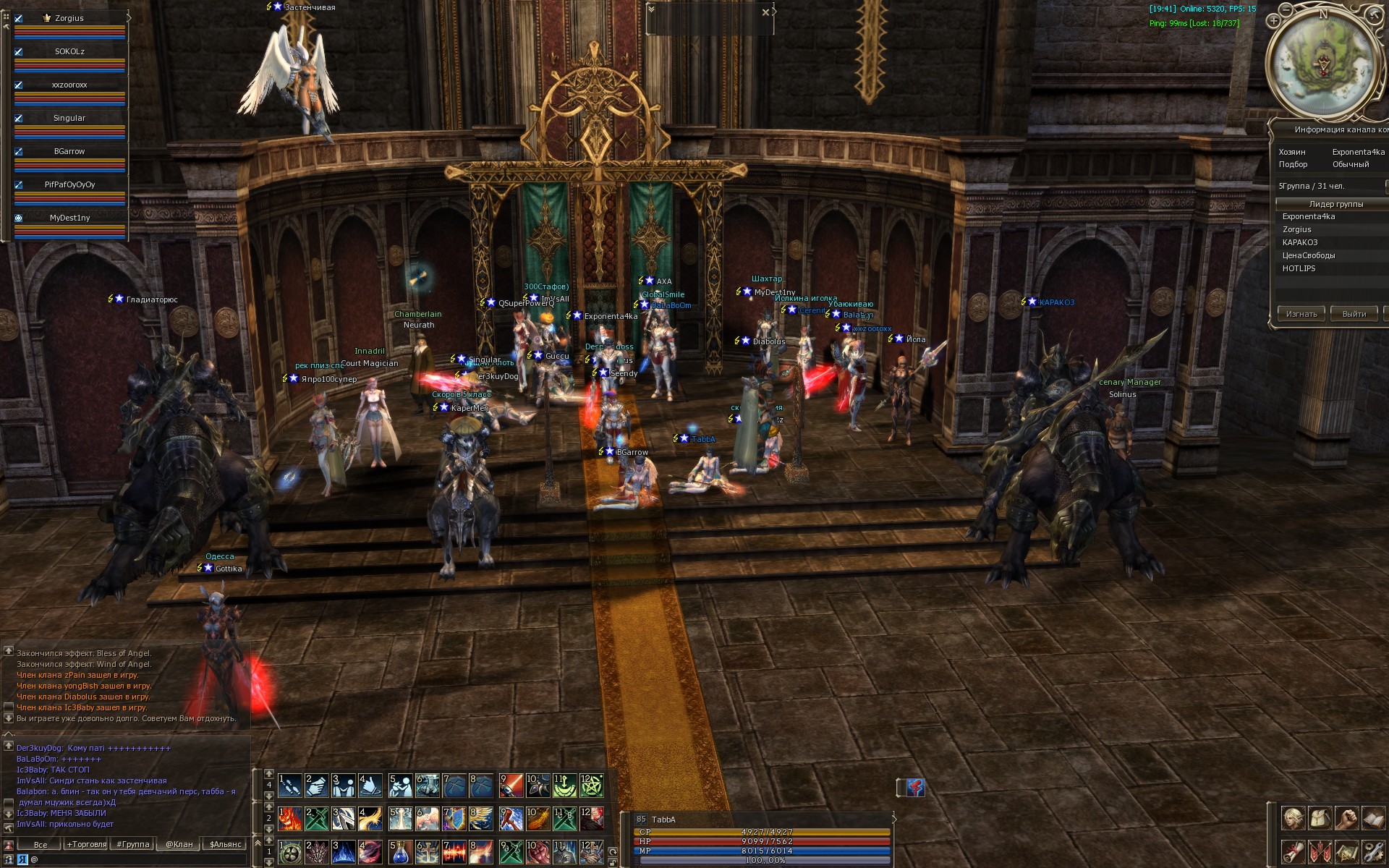Open the $Альянс chat tab
Image resolution: width=1389 pixels, height=868 pixels.
pyautogui.click(x=225, y=844)
